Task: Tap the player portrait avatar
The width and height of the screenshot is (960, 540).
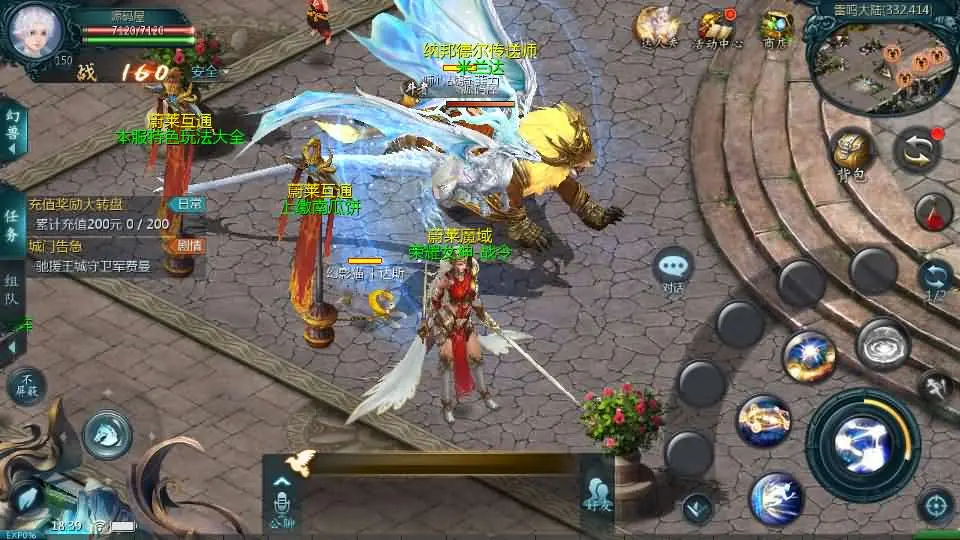Action: [x=35, y=31]
